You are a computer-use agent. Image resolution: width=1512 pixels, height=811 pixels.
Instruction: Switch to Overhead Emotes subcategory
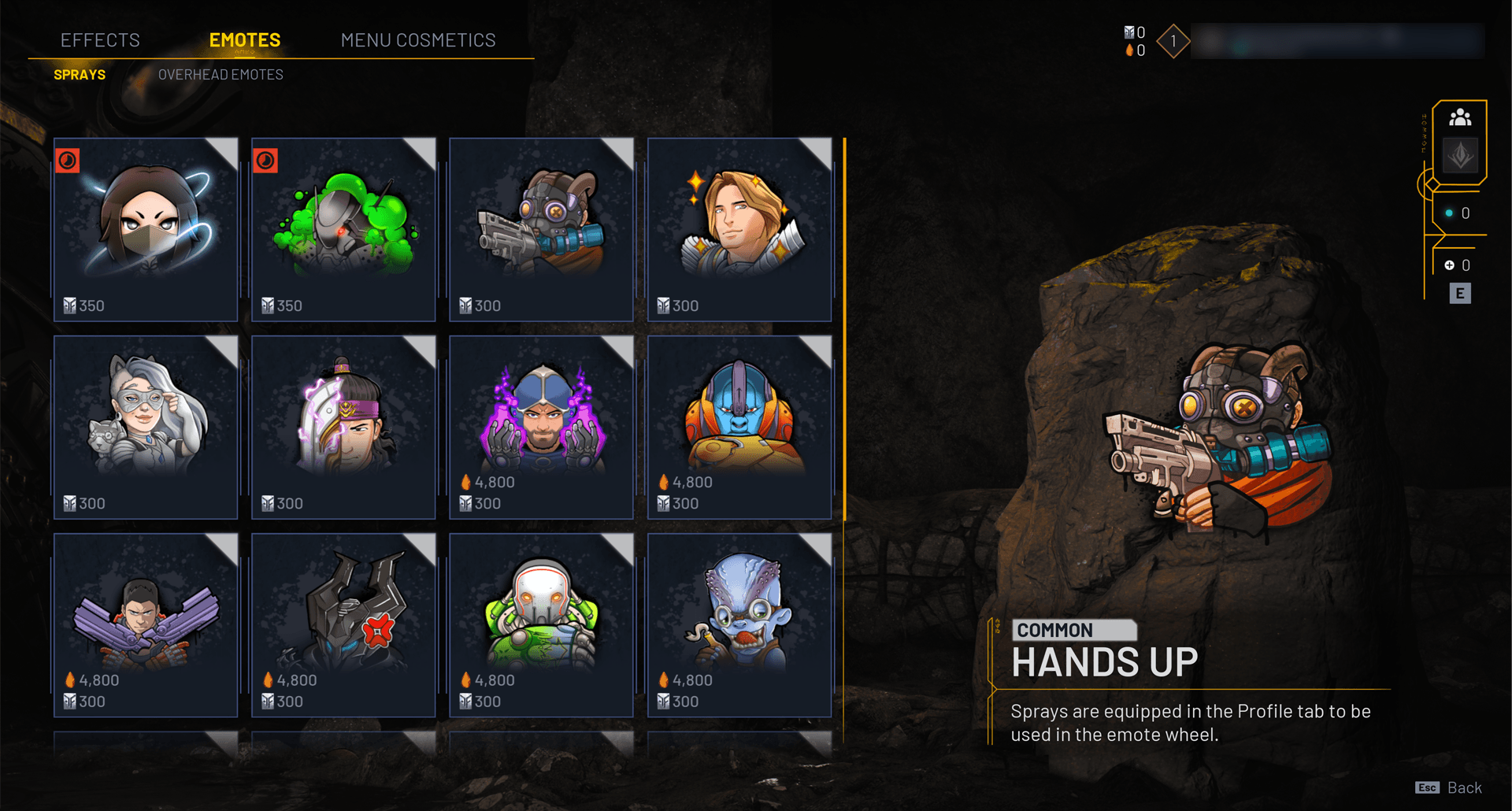[x=220, y=75]
